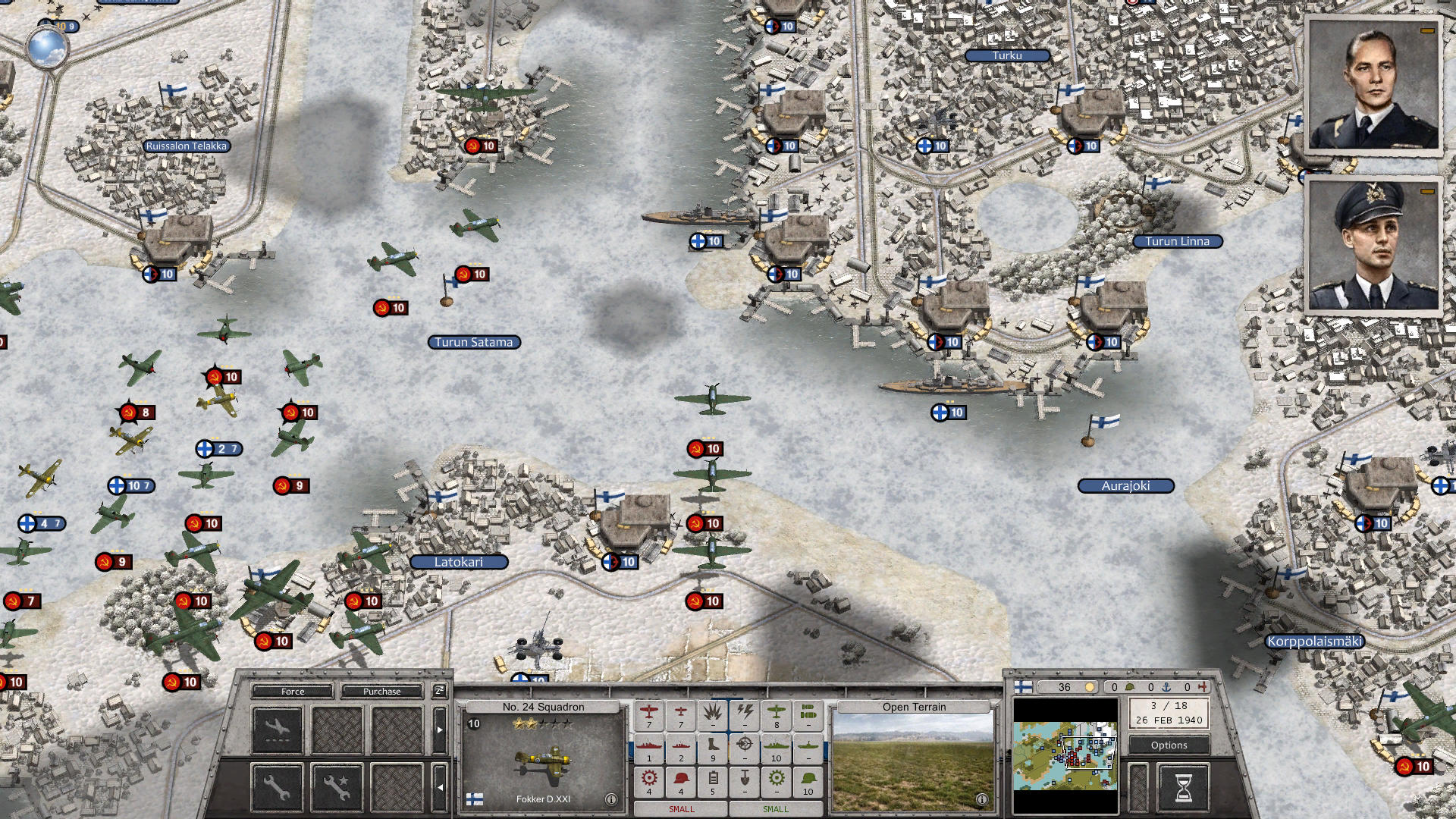Open the unit info 'i' icon under Fokker D.XXI
Image resolution: width=1456 pixels, height=819 pixels.
(x=611, y=799)
